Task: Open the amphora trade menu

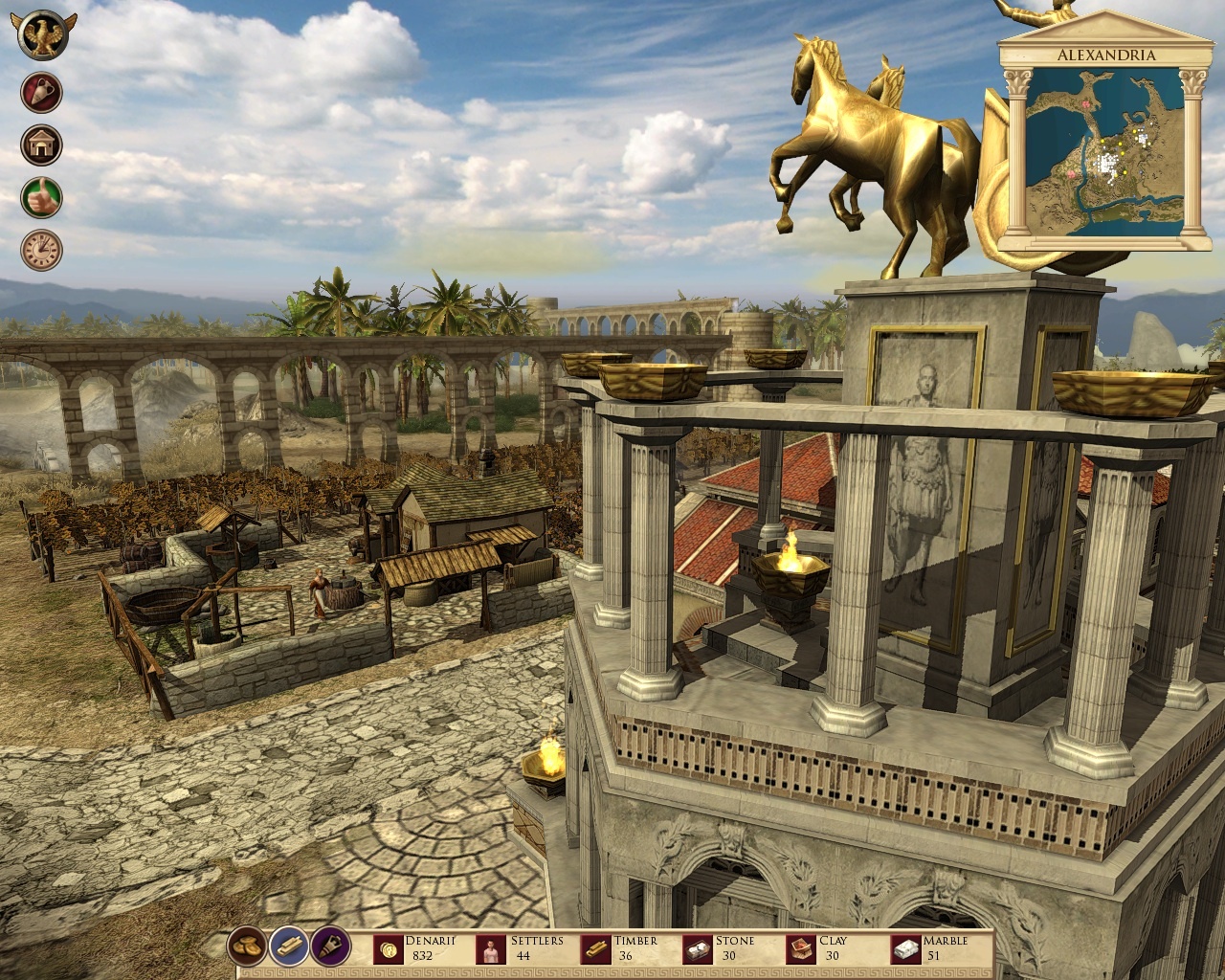Action: click(x=39, y=91)
